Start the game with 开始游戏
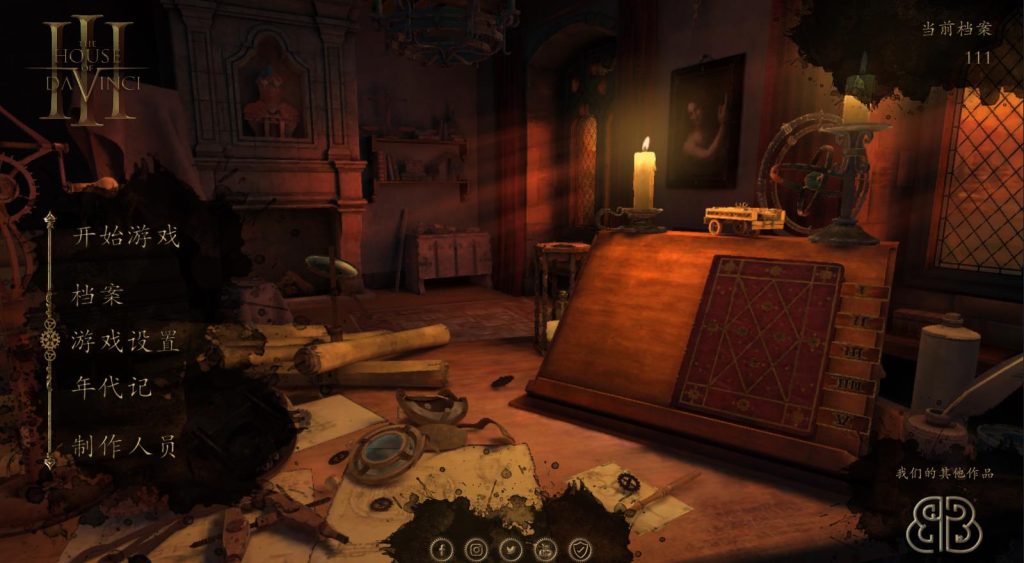This screenshot has width=1024, height=563. pyautogui.click(x=125, y=237)
